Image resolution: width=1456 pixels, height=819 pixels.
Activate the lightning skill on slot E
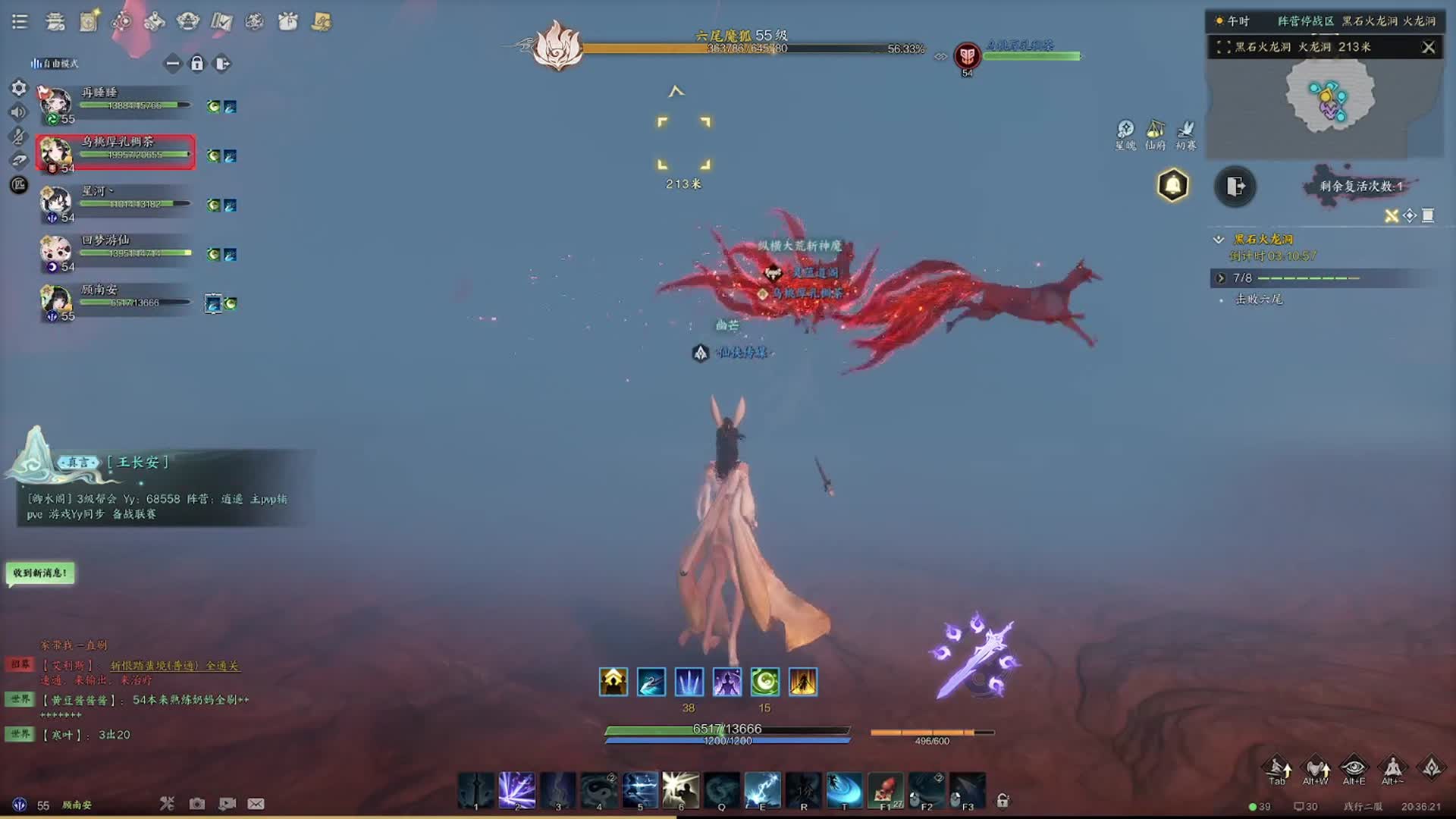point(762,790)
